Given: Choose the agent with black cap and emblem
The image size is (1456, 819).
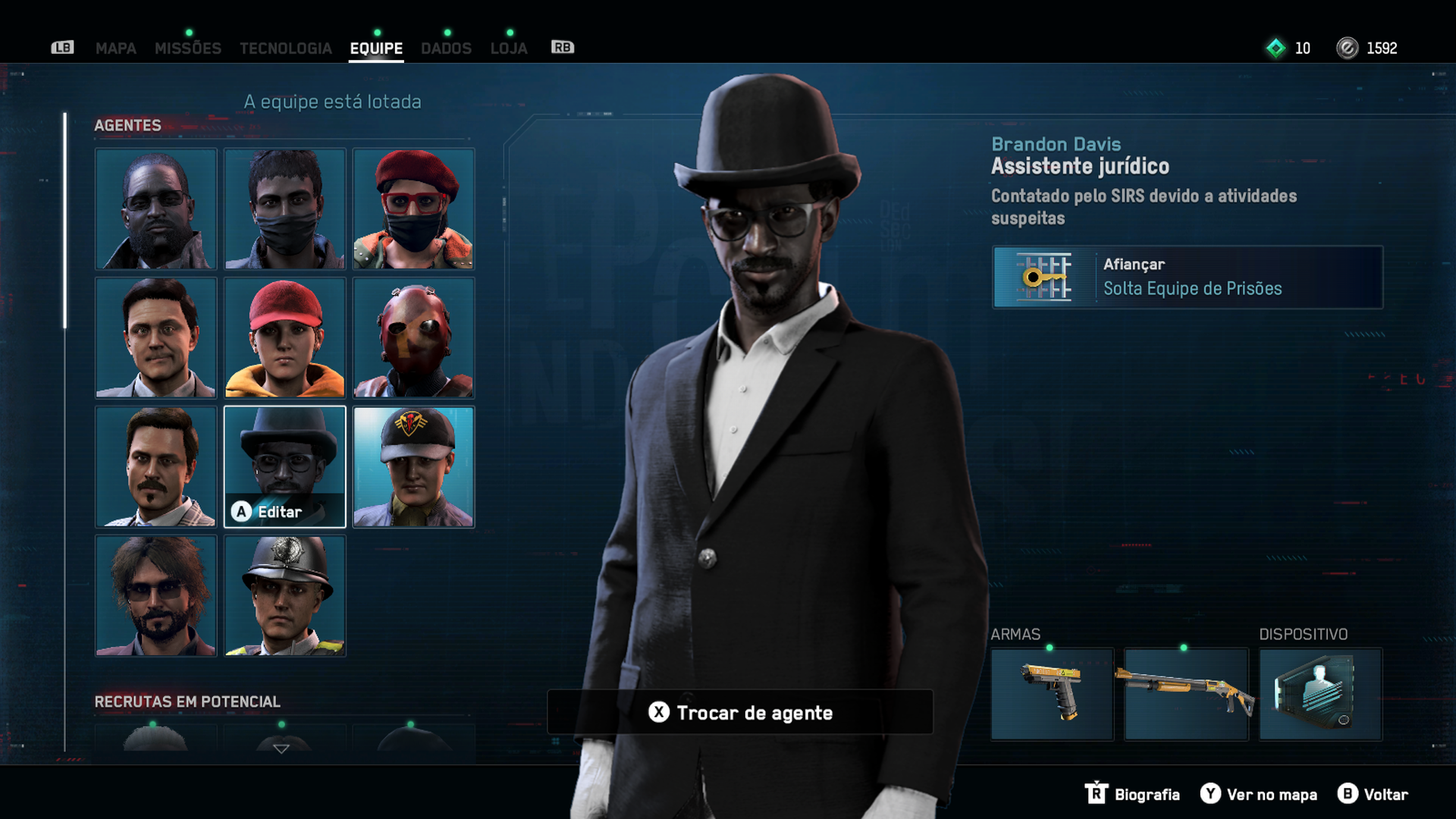Looking at the screenshot, I should coord(413,466).
